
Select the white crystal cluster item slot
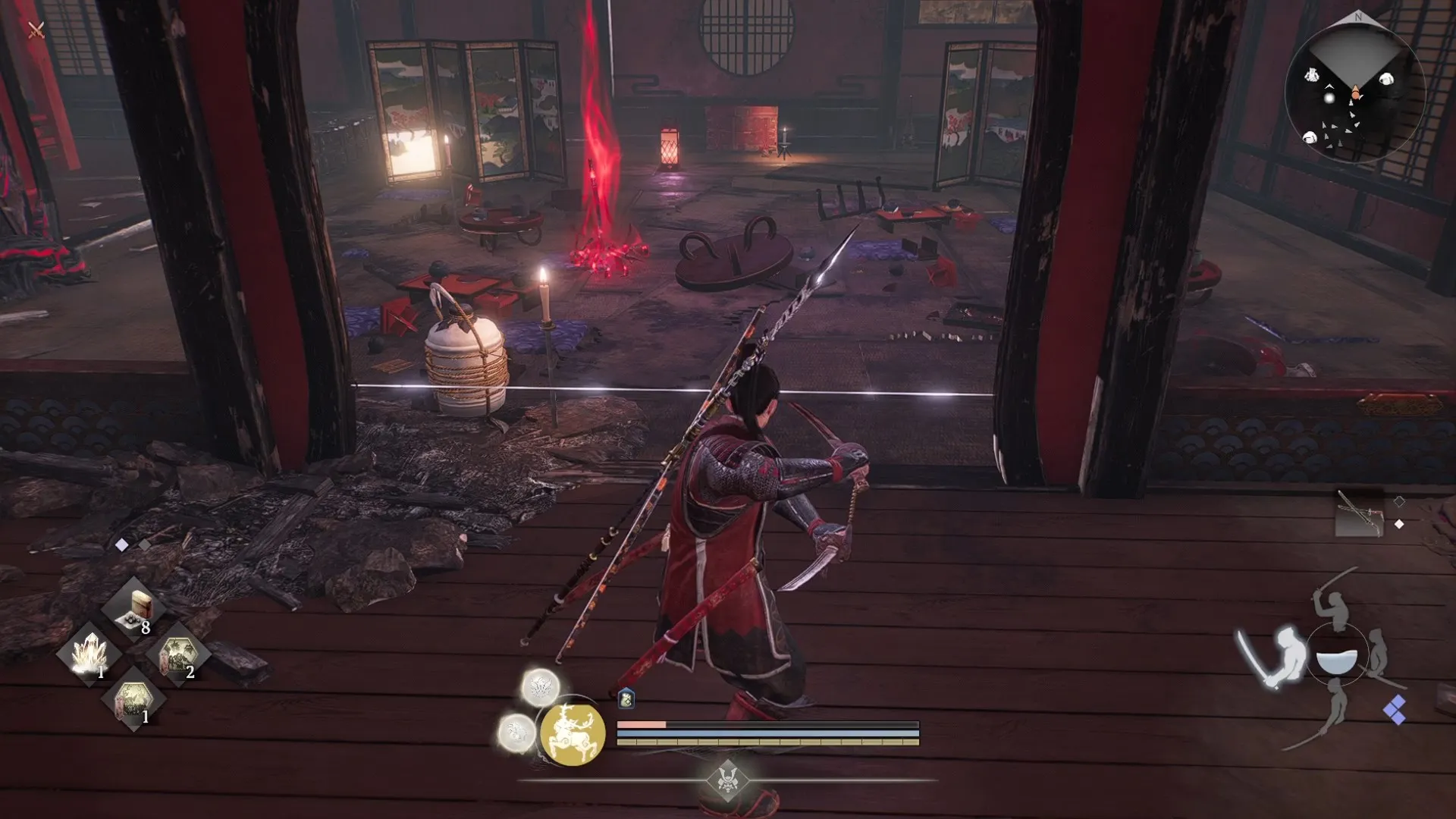click(x=89, y=654)
